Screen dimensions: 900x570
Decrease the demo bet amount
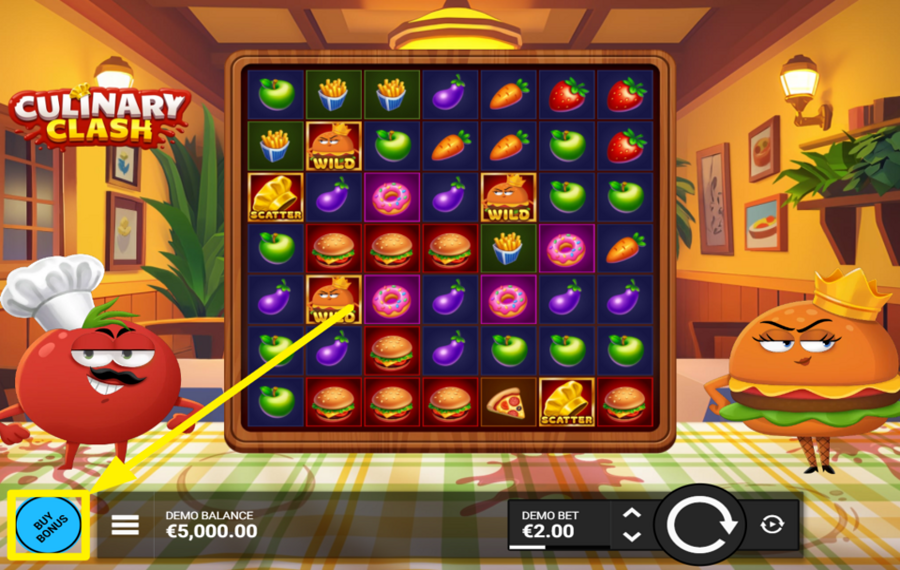tap(631, 536)
